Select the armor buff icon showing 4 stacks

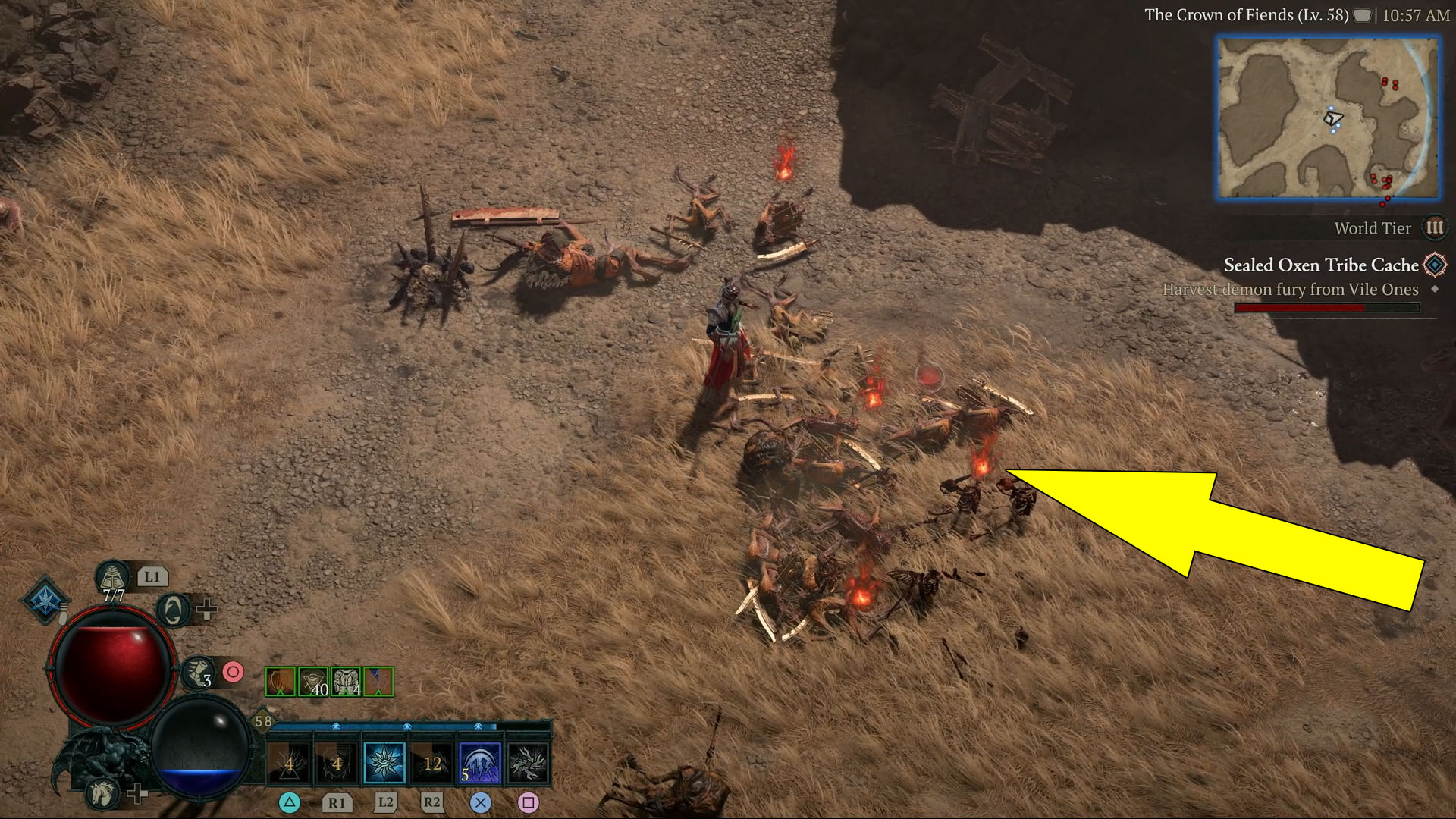point(346,682)
